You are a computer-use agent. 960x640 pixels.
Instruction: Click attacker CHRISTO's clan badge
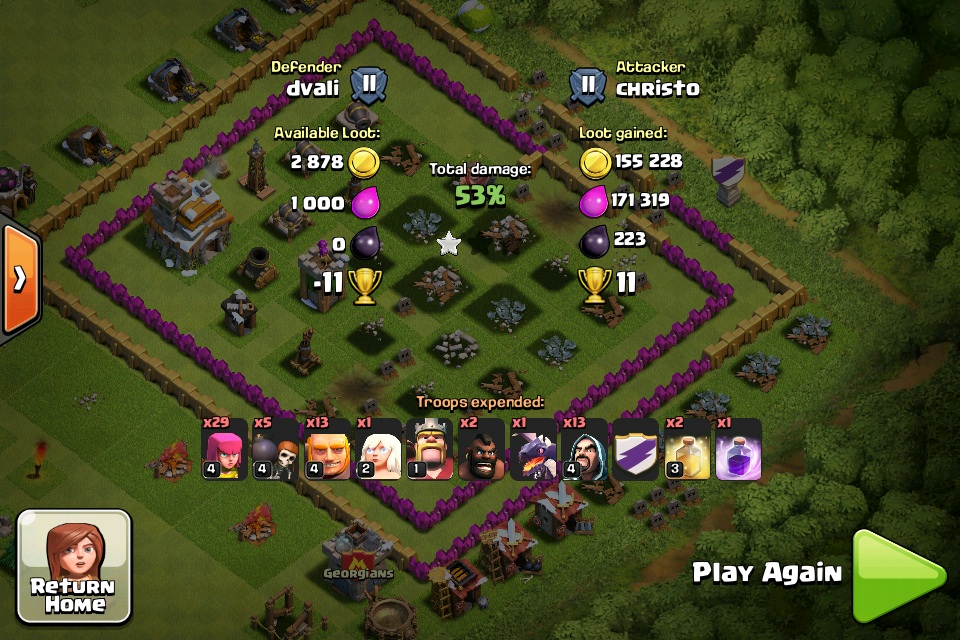click(588, 85)
